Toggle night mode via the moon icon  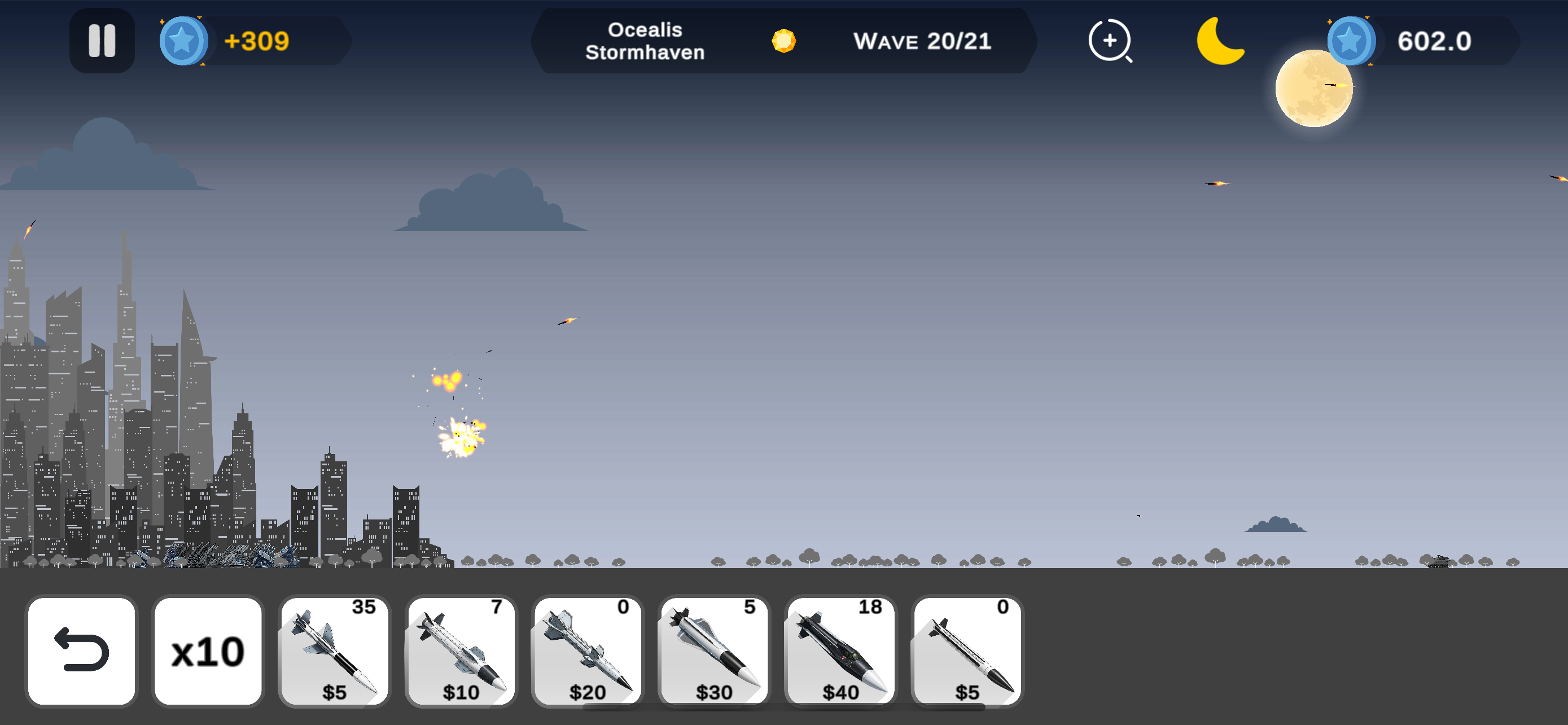(x=1221, y=41)
